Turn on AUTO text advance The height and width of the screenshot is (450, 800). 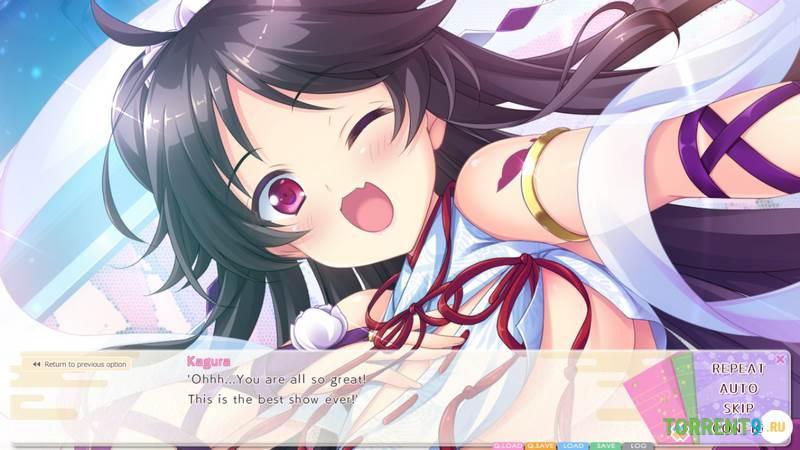tap(738, 388)
